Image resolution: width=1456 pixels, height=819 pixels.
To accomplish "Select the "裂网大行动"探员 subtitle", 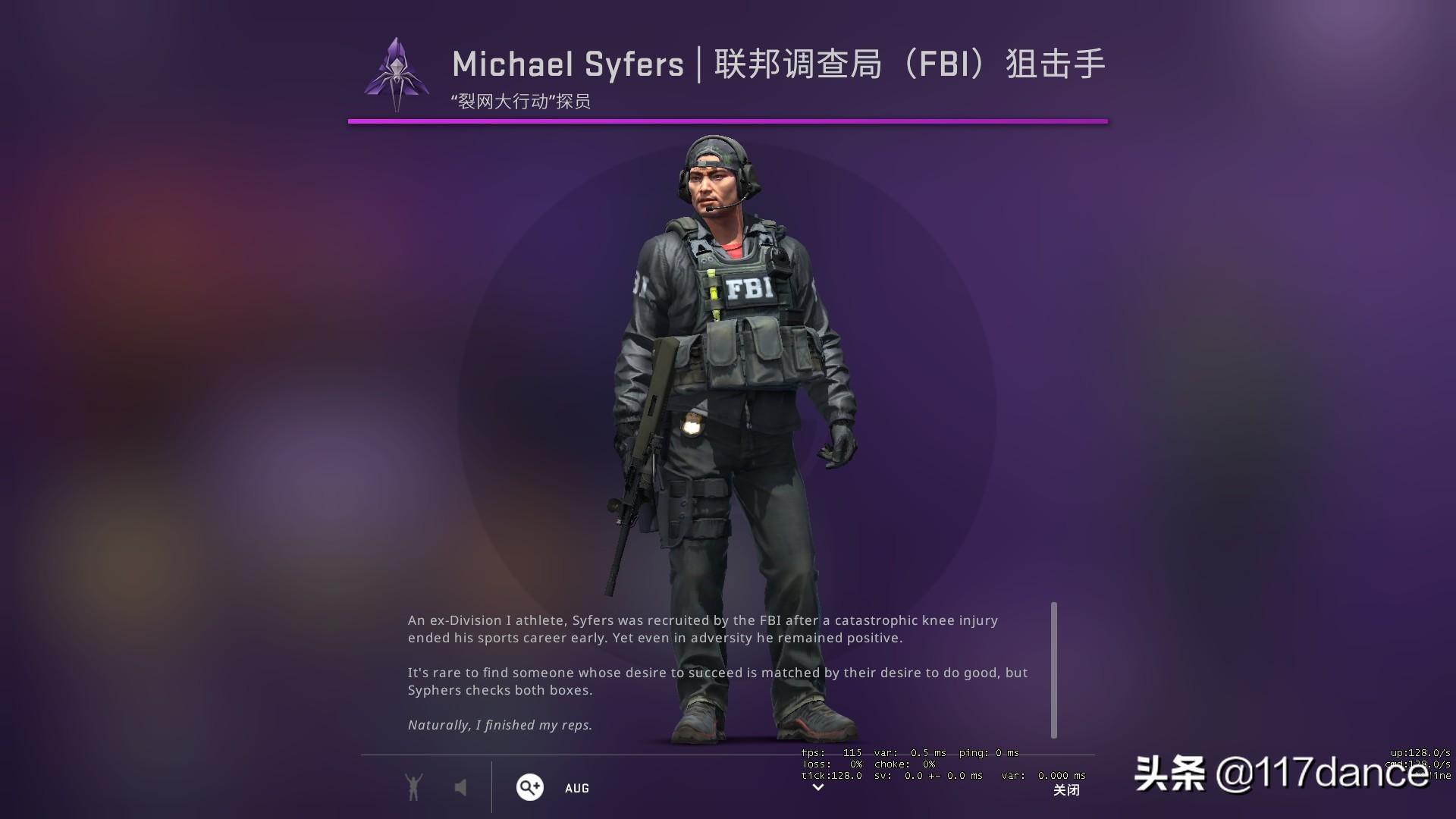I will coord(522,98).
